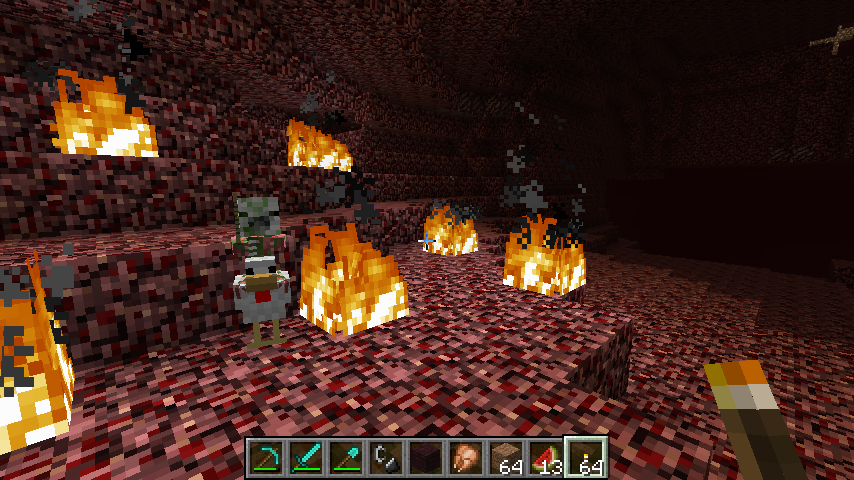
Task: Select the diamond pickaxe hotbar slot
Action: pyautogui.click(x=266, y=458)
